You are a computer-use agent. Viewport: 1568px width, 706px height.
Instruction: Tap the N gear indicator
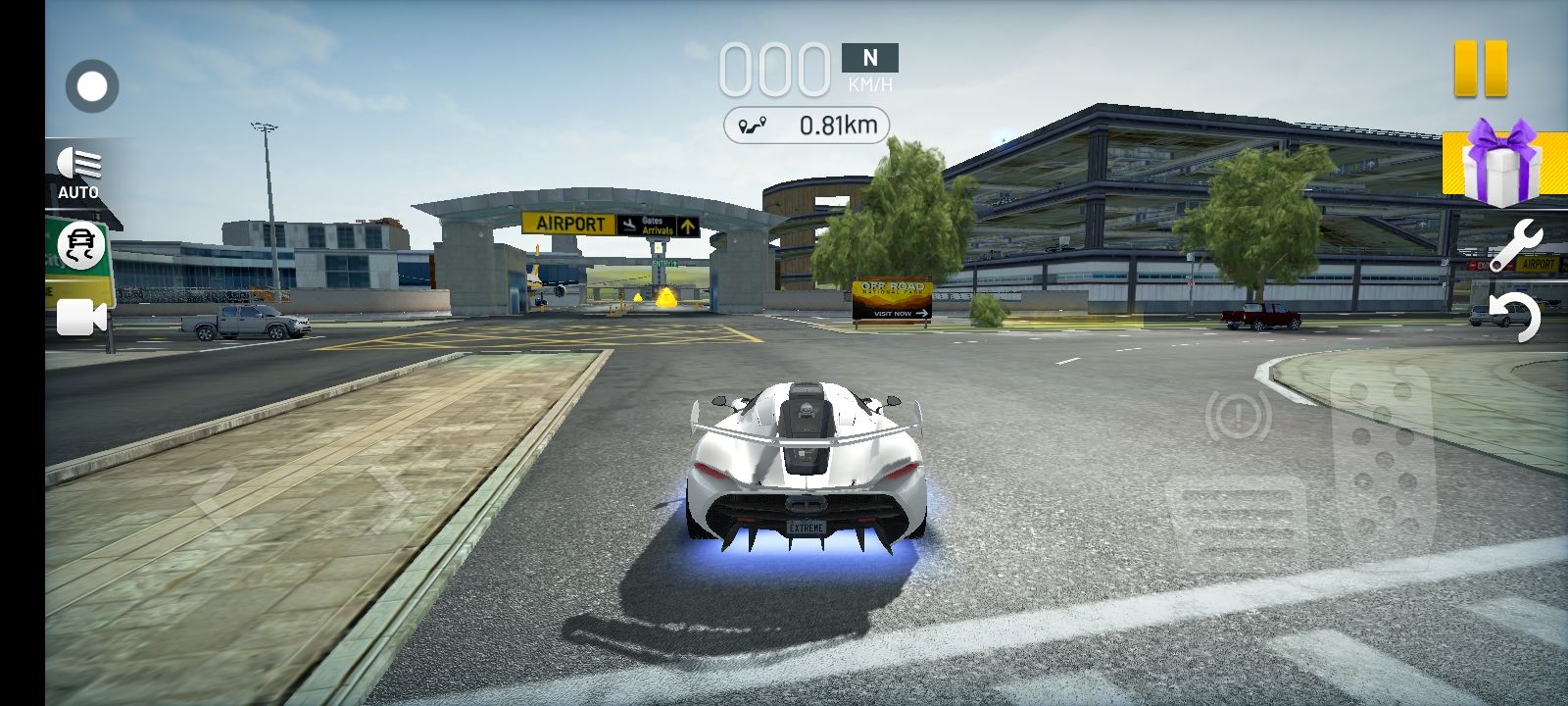coord(869,58)
